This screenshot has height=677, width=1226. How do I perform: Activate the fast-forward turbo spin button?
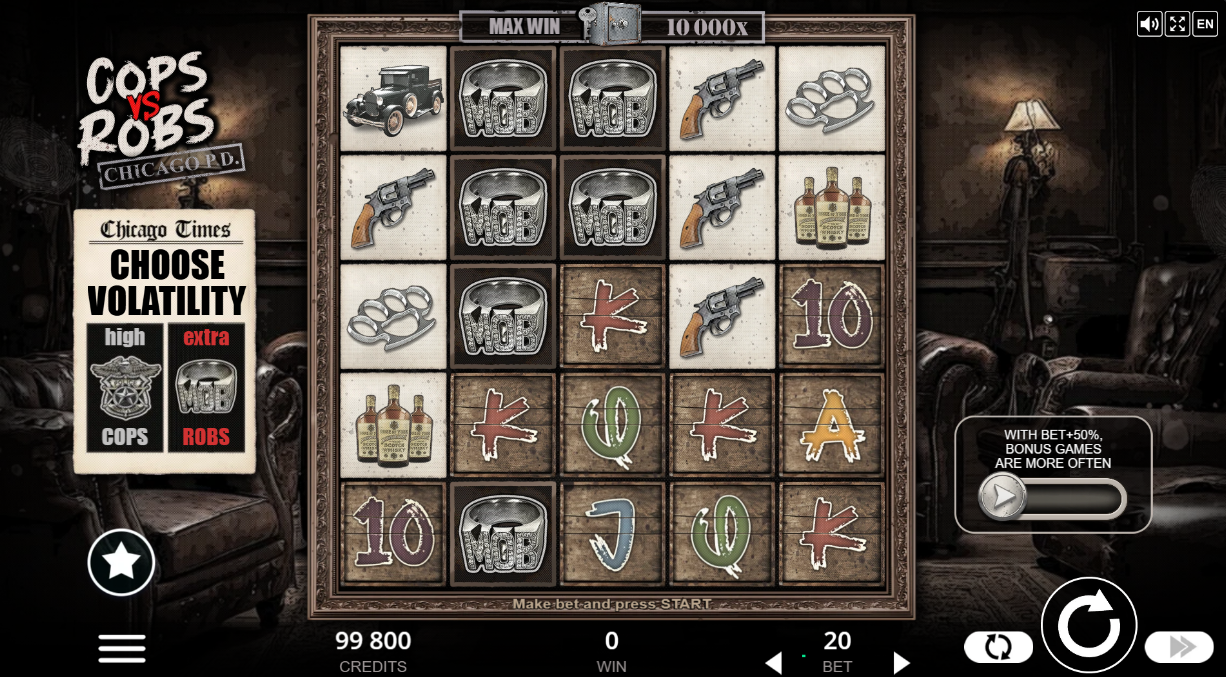point(1178,647)
